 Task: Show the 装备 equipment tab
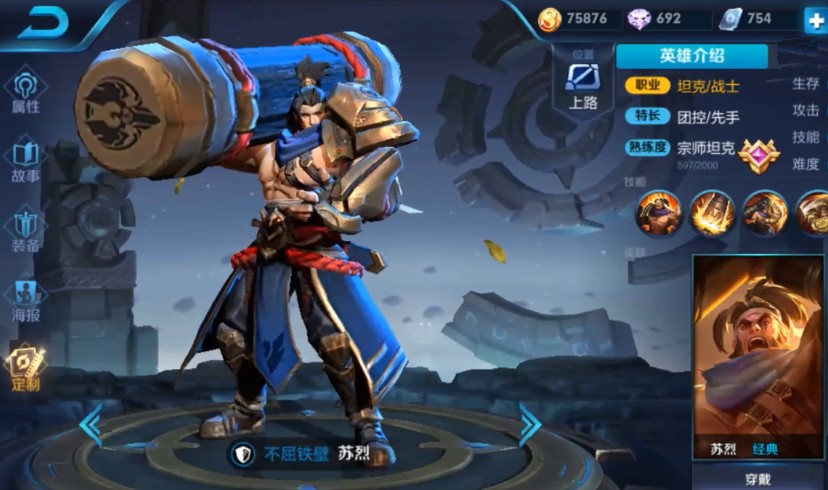pos(26,230)
